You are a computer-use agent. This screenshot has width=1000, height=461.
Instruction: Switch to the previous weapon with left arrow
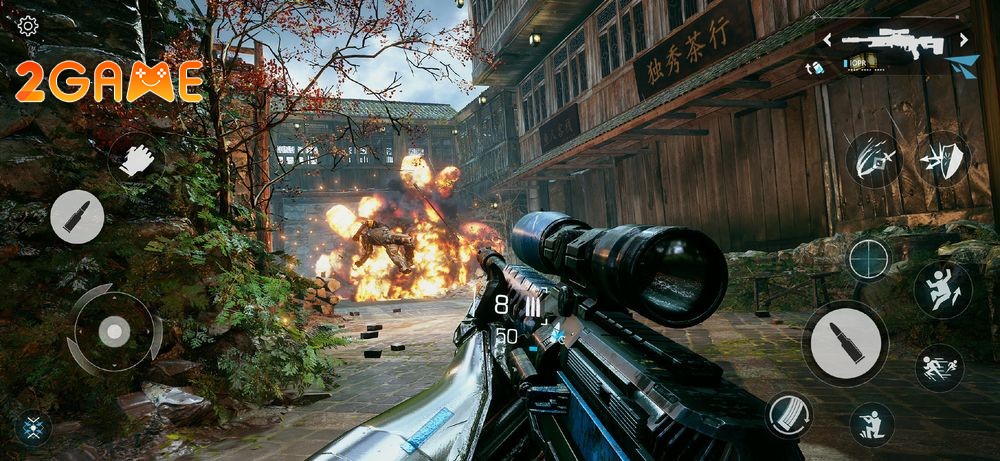click(x=828, y=40)
